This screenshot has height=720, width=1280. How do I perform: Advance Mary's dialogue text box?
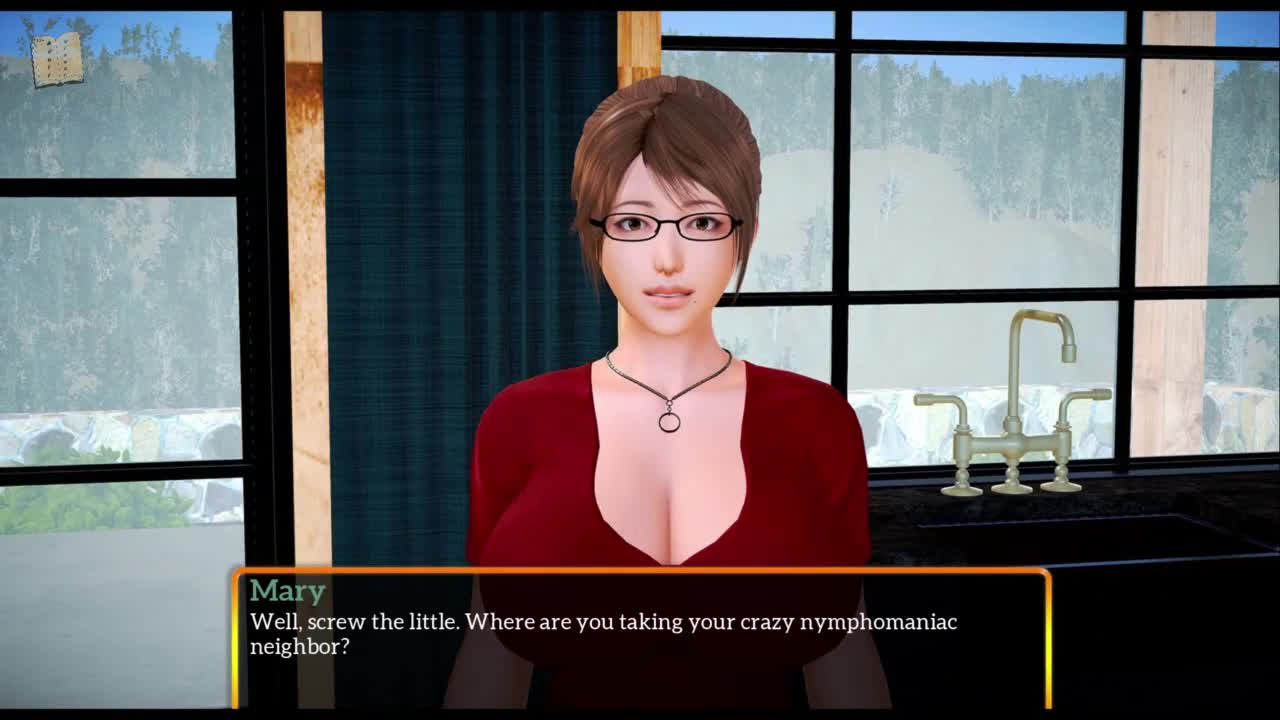tap(641, 636)
